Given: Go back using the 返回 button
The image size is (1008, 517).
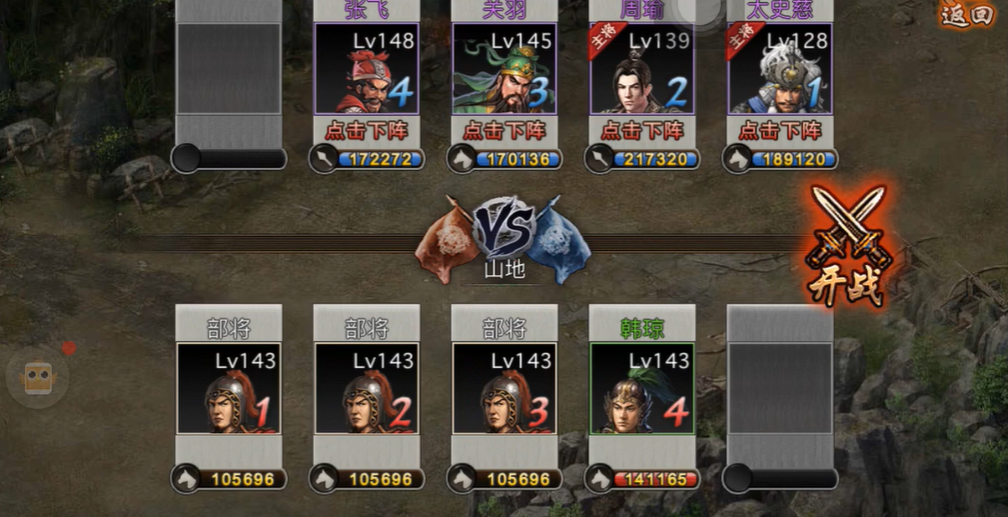Looking at the screenshot, I should (x=967, y=16).
